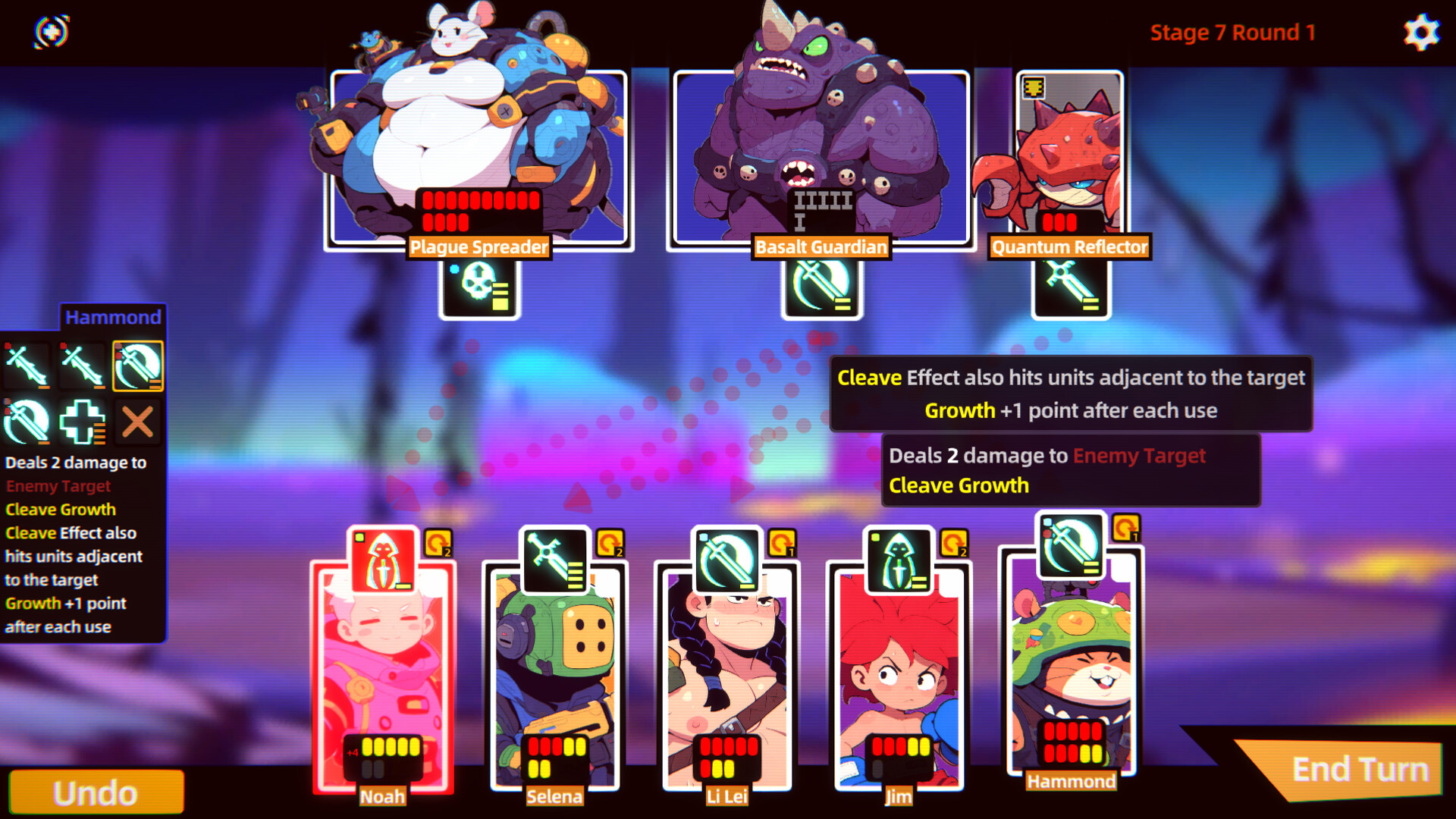This screenshot has height=819, width=1456.
Task: Select Hammond's second sword skill icon
Action: click(x=82, y=366)
